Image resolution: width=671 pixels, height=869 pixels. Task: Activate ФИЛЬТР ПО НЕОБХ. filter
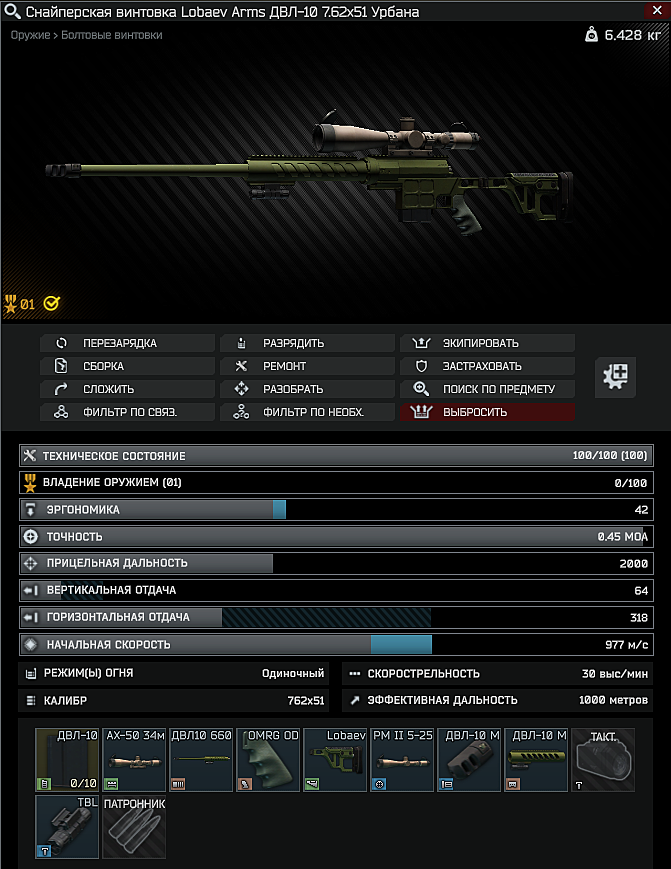click(x=307, y=412)
